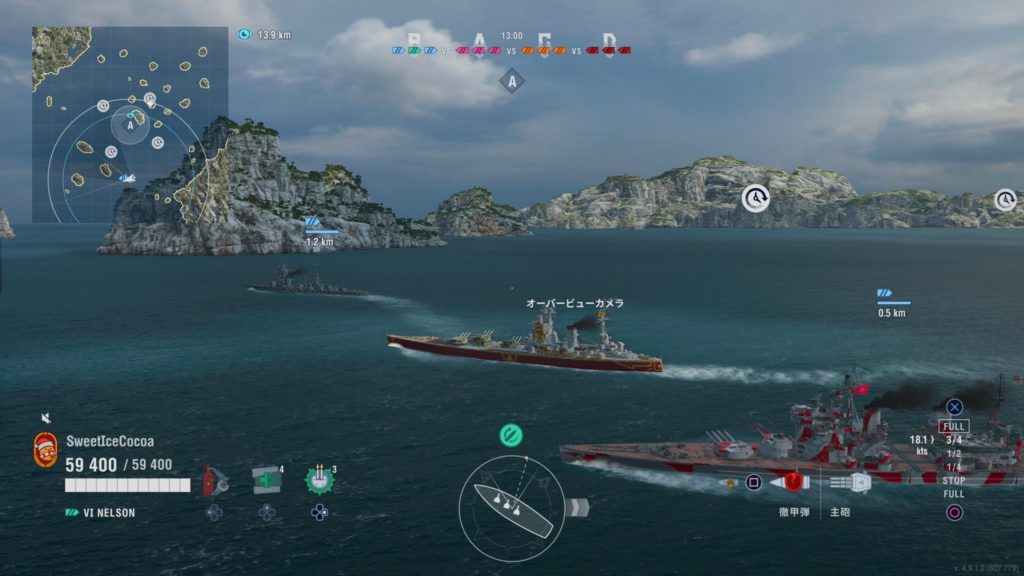
Task: Select the 1/2 speed throttle setting
Action: point(954,453)
